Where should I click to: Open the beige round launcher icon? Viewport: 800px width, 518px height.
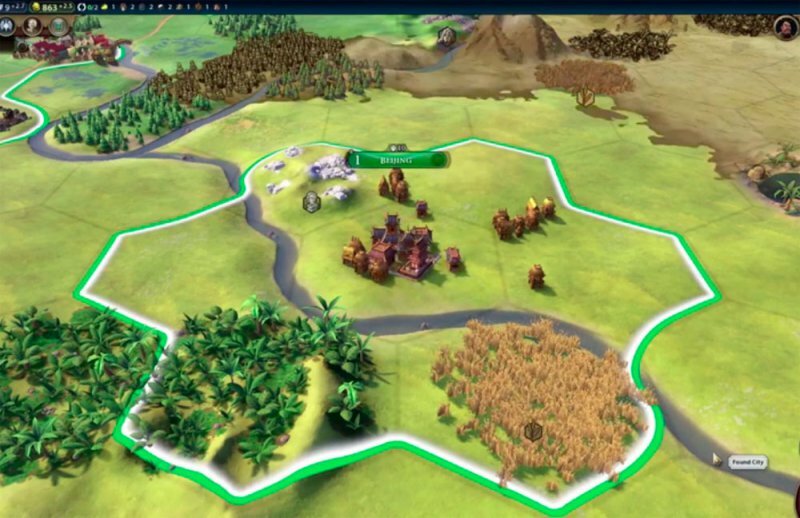coord(34,26)
